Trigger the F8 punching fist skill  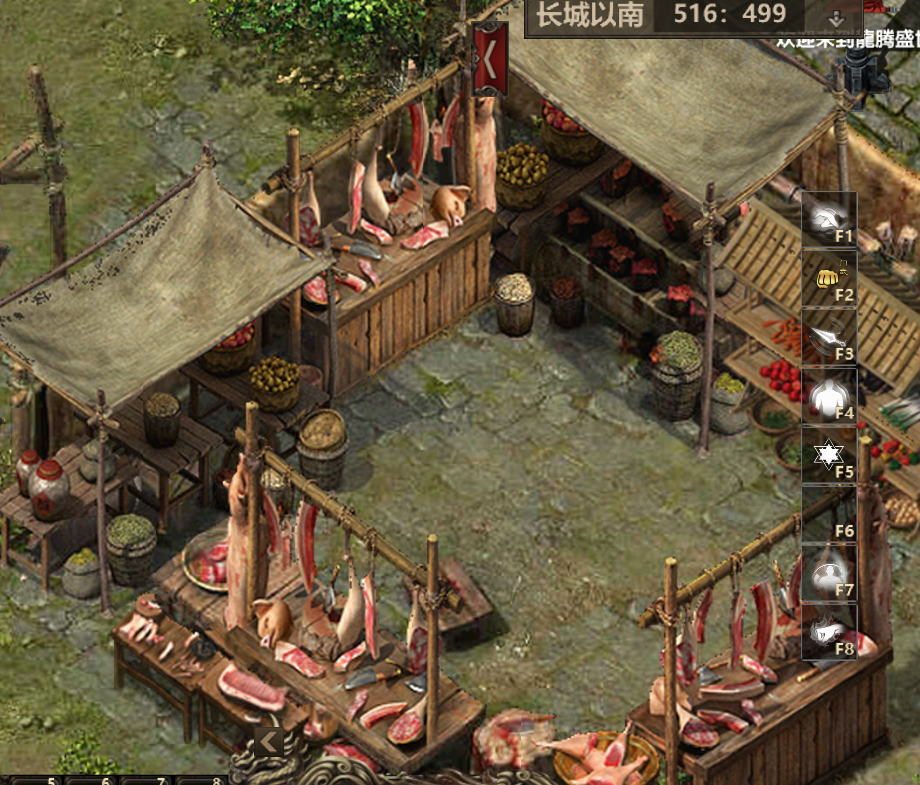click(x=829, y=632)
